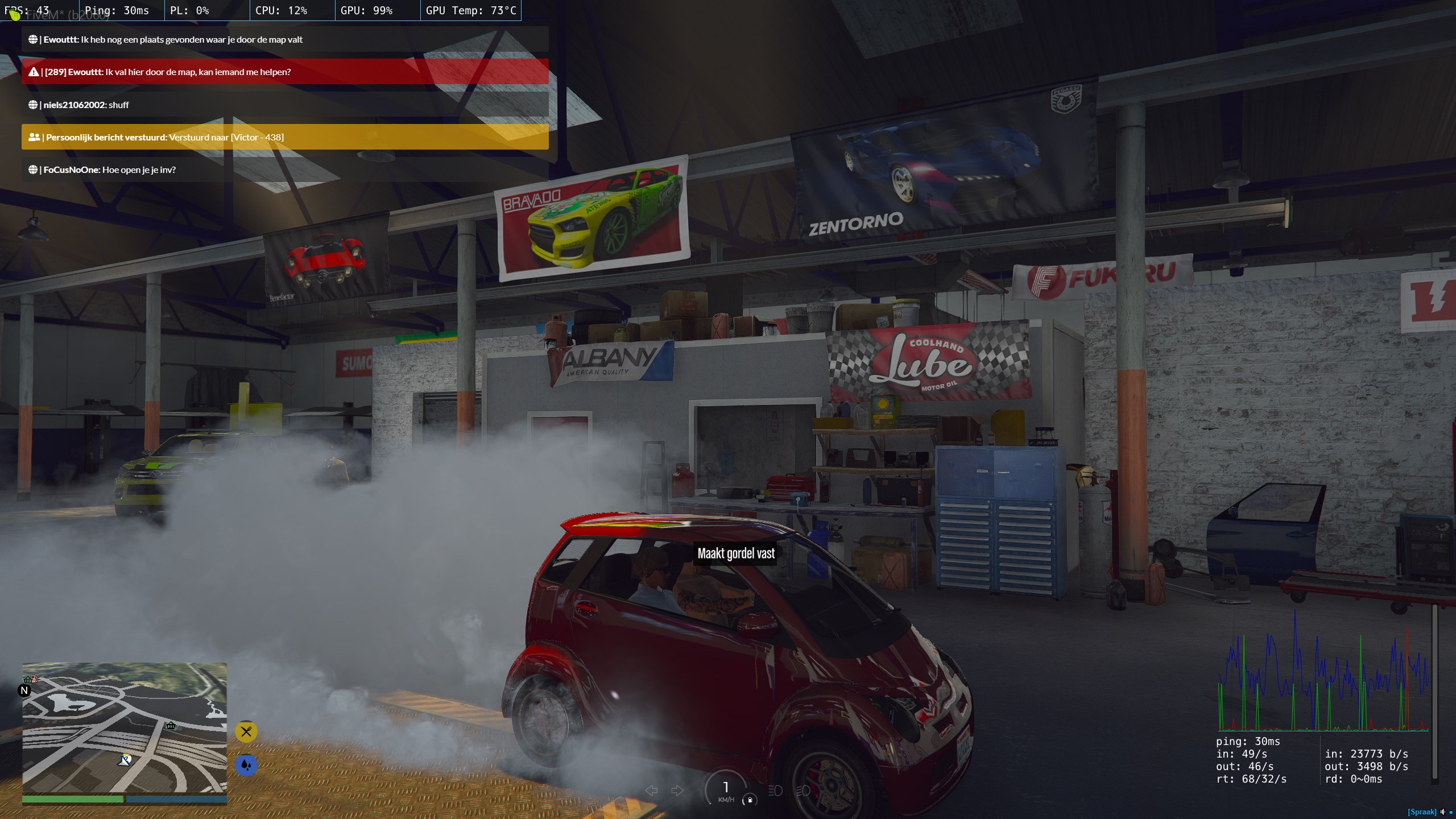This screenshot has width=1456, height=819.
Task: Open the minimap
Action: pyautogui.click(x=124, y=727)
